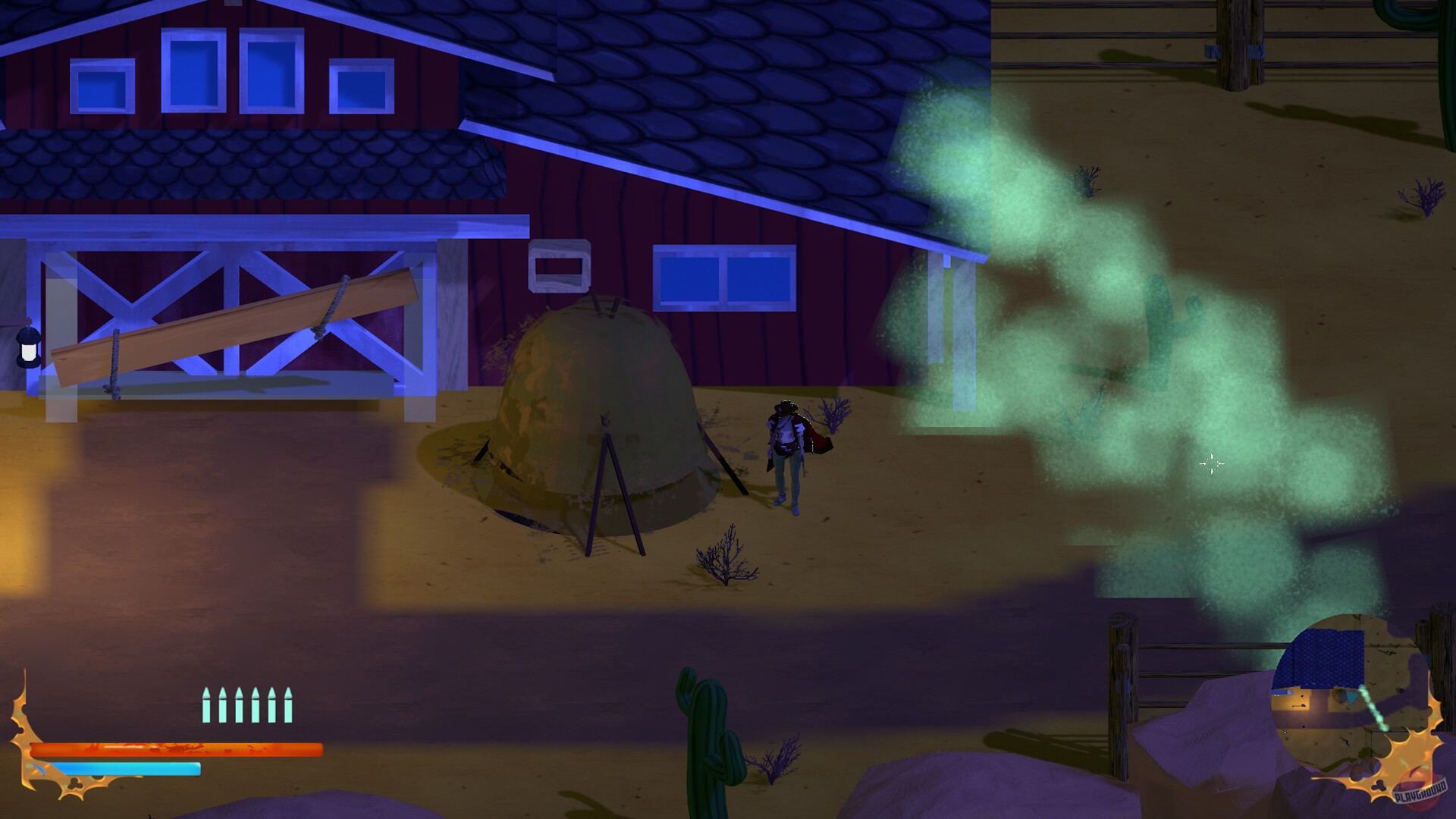Click the first bullet icon in the ammo counter
This screenshot has height=819, width=1456.
[x=206, y=704]
